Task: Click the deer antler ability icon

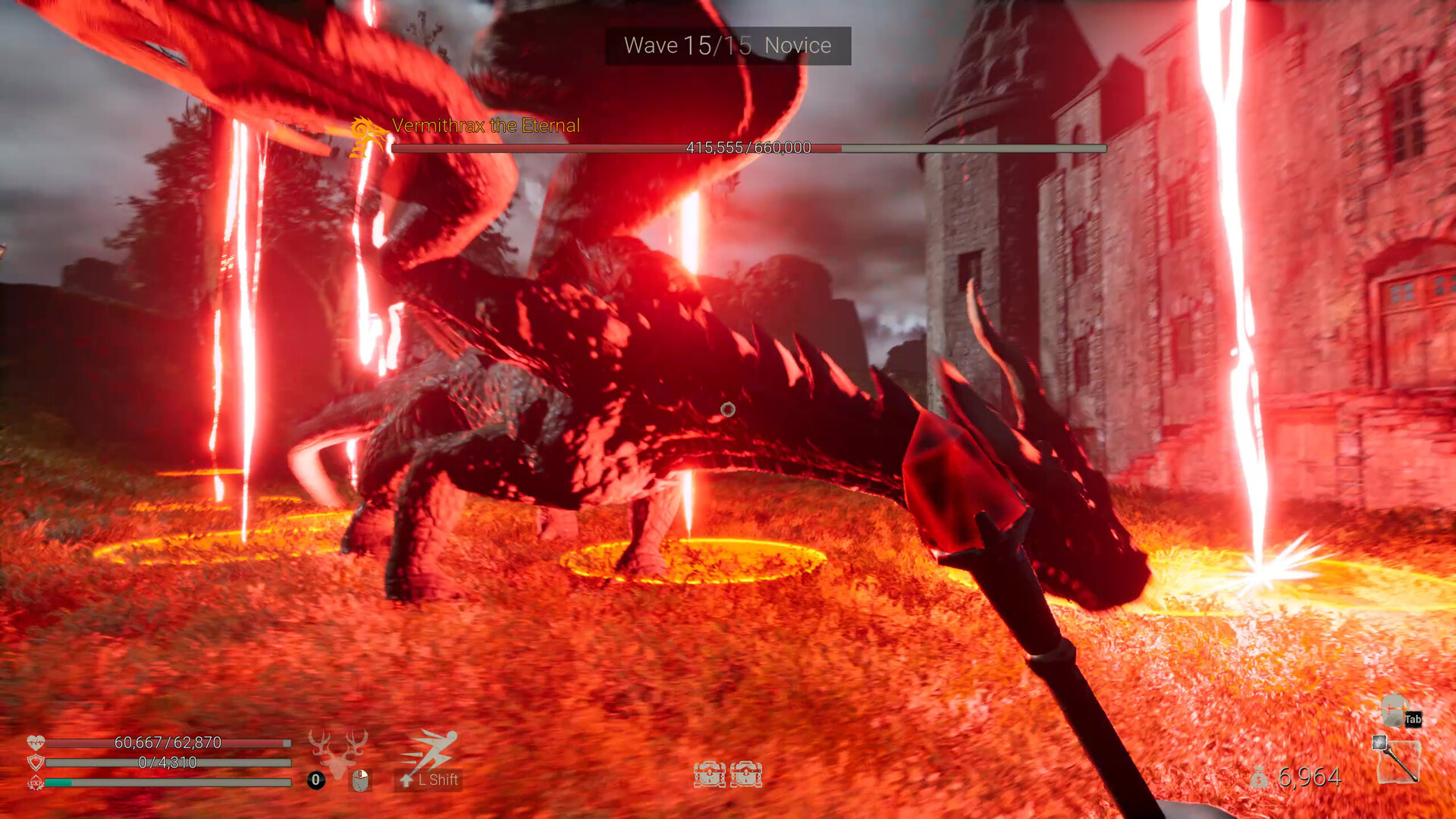Action: pyautogui.click(x=336, y=751)
